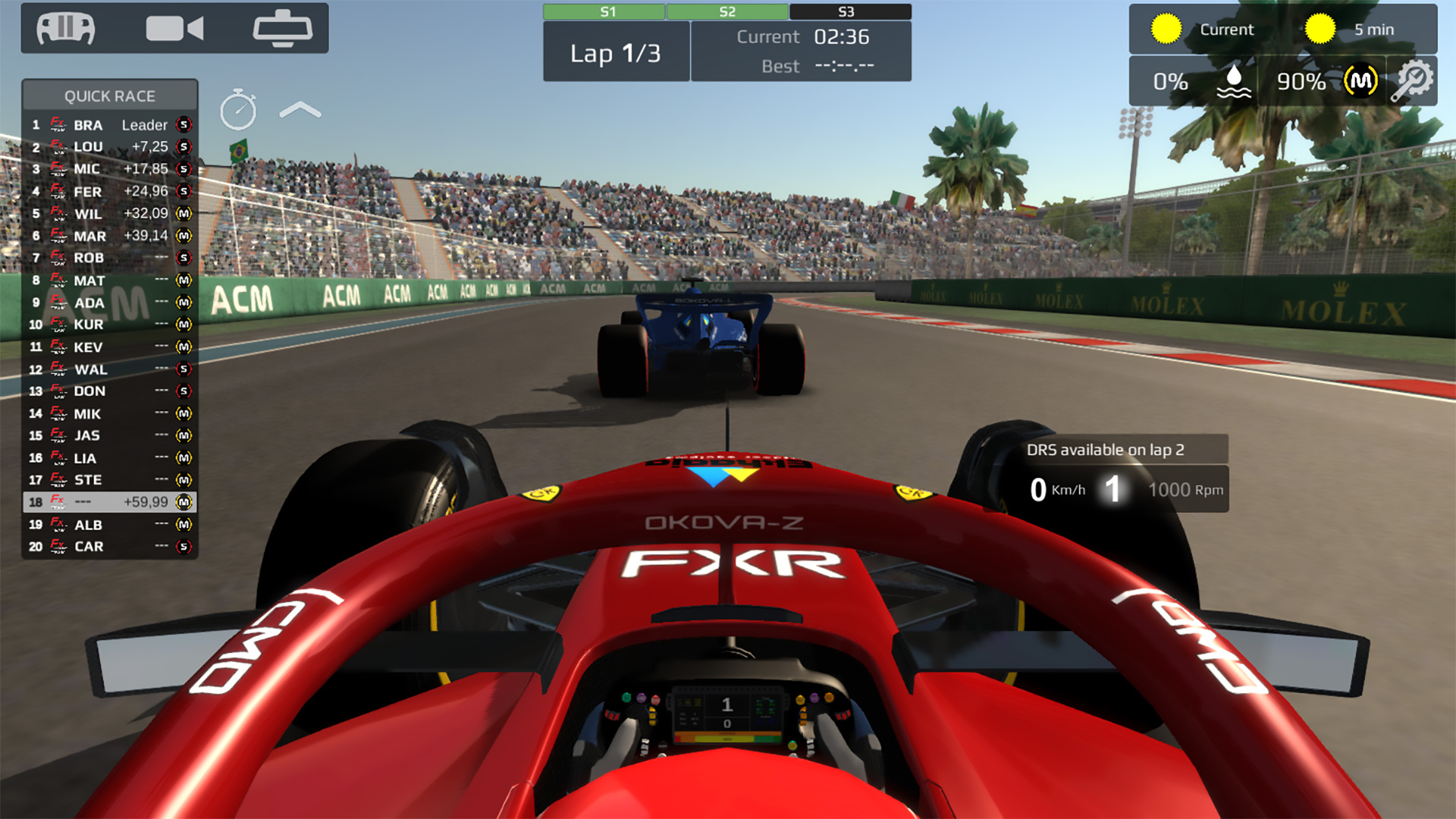1456x819 pixels.
Task: Select the S2 sector tab
Action: coord(727,11)
